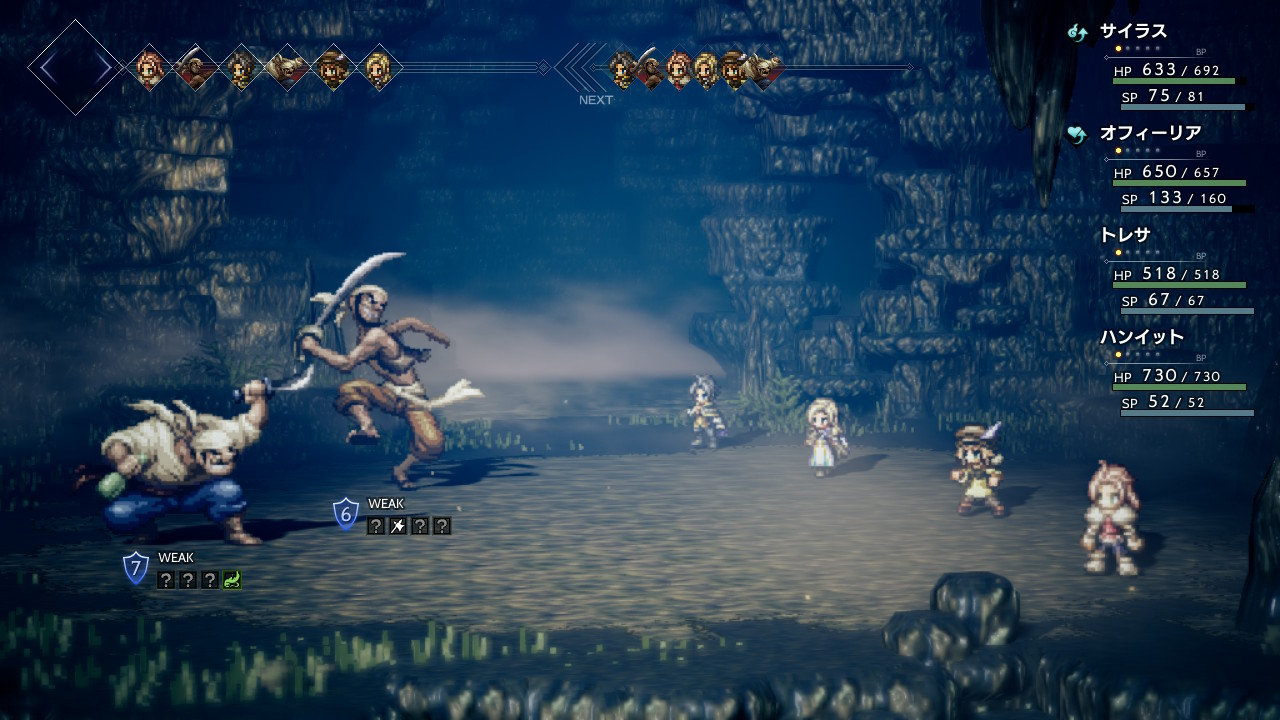
Task: Click the revealed axe weakness icon
Action: (x=398, y=526)
